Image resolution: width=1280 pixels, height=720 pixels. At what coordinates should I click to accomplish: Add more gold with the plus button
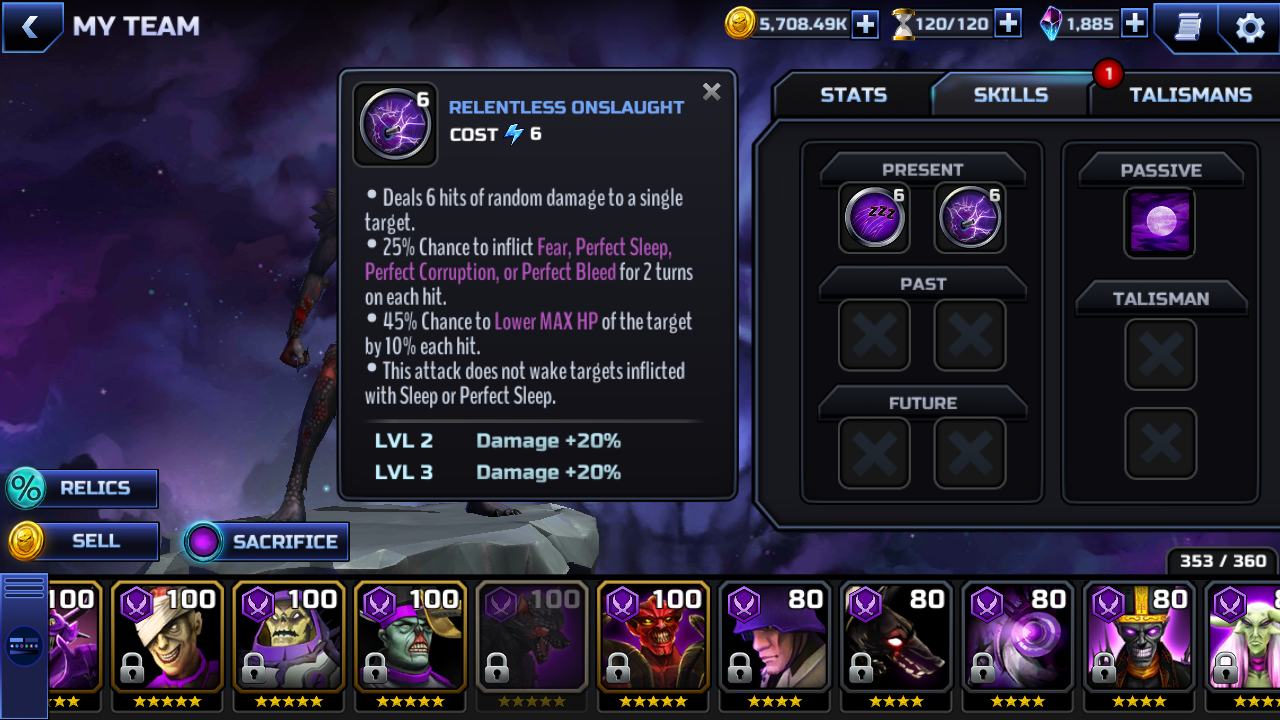[x=865, y=24]
